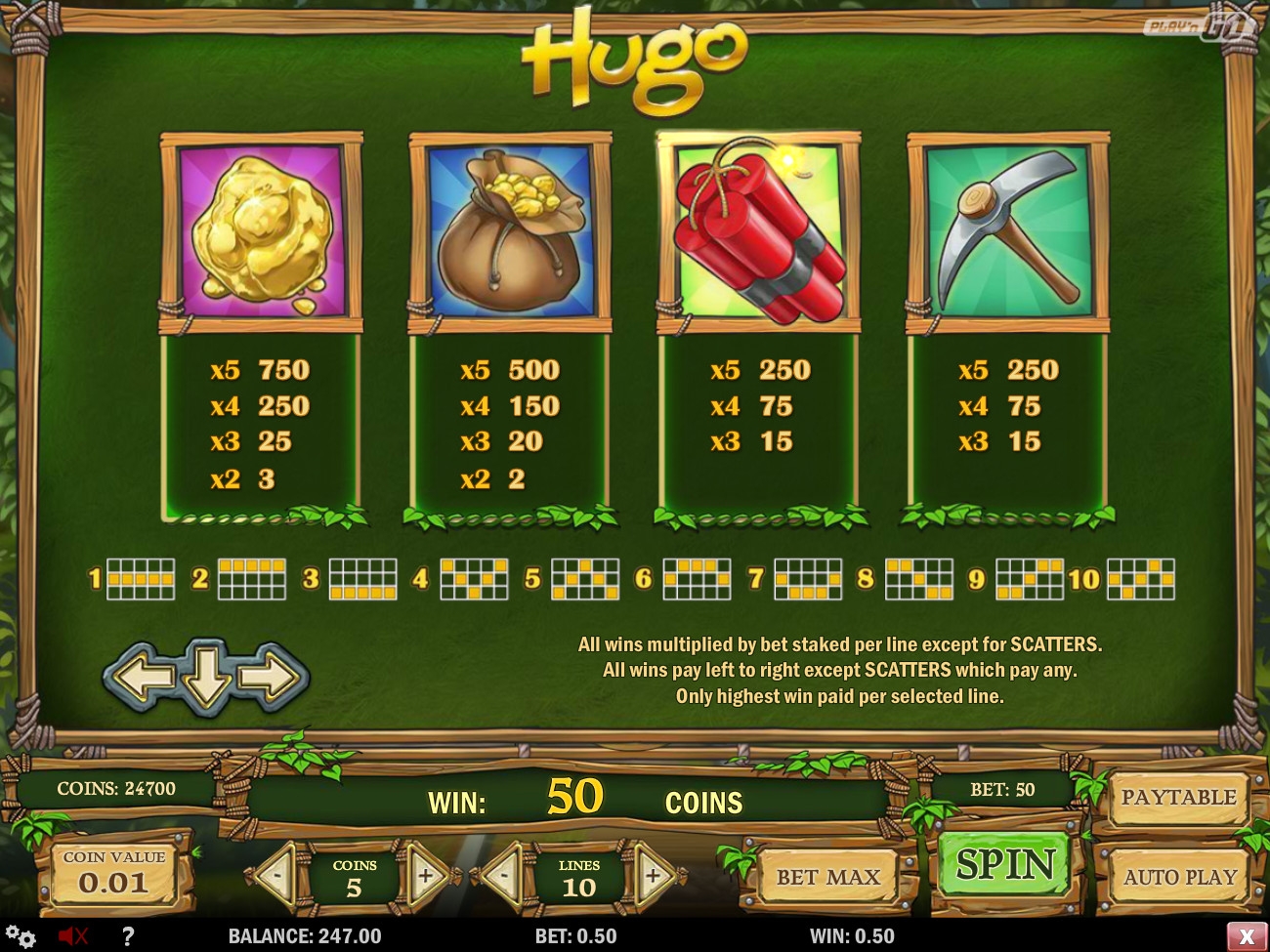
Task: Toggle the muted sound speaker icon
Action: 72,935
